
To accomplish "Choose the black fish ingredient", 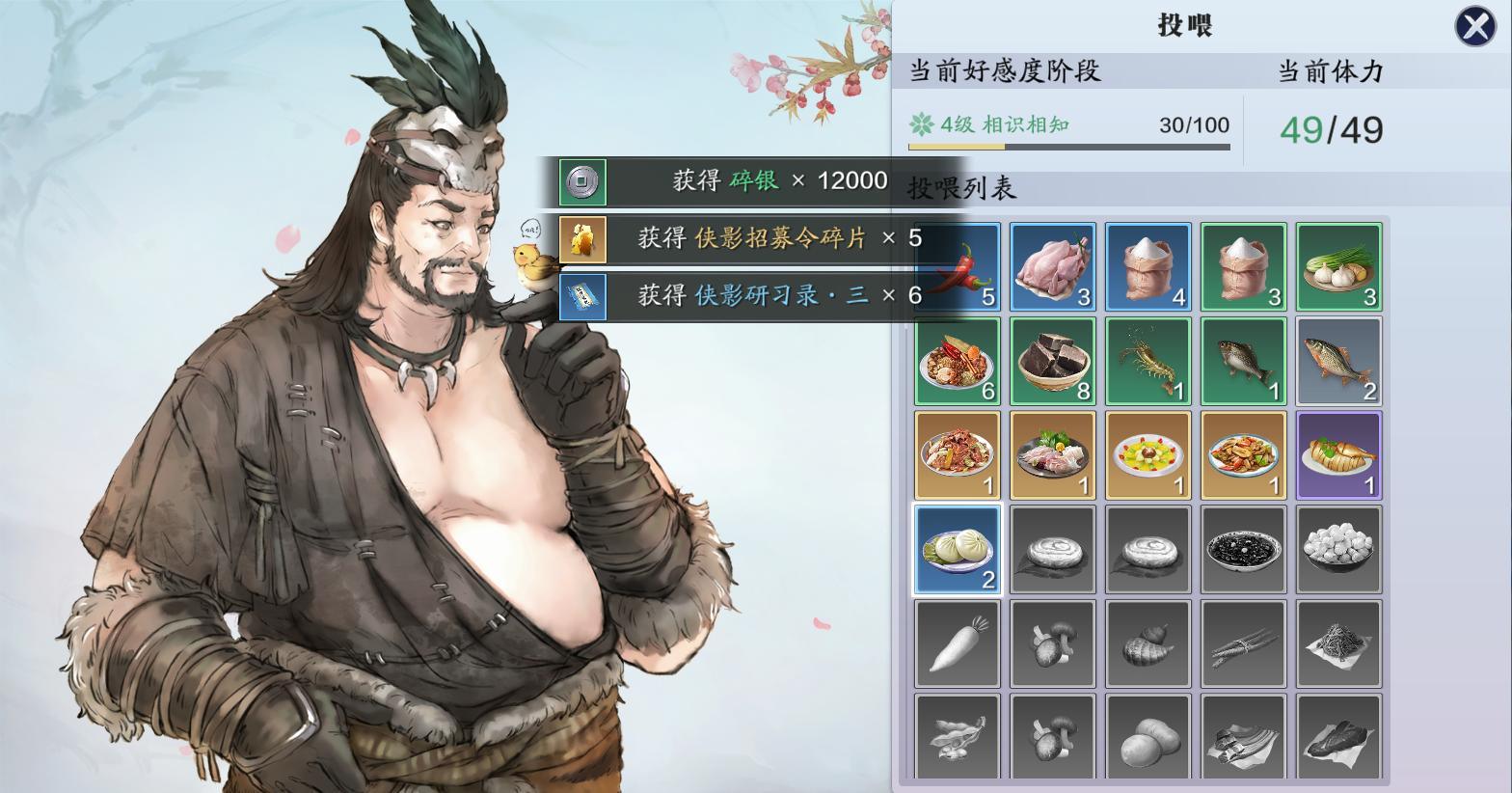I will (x=1243, y=361).
